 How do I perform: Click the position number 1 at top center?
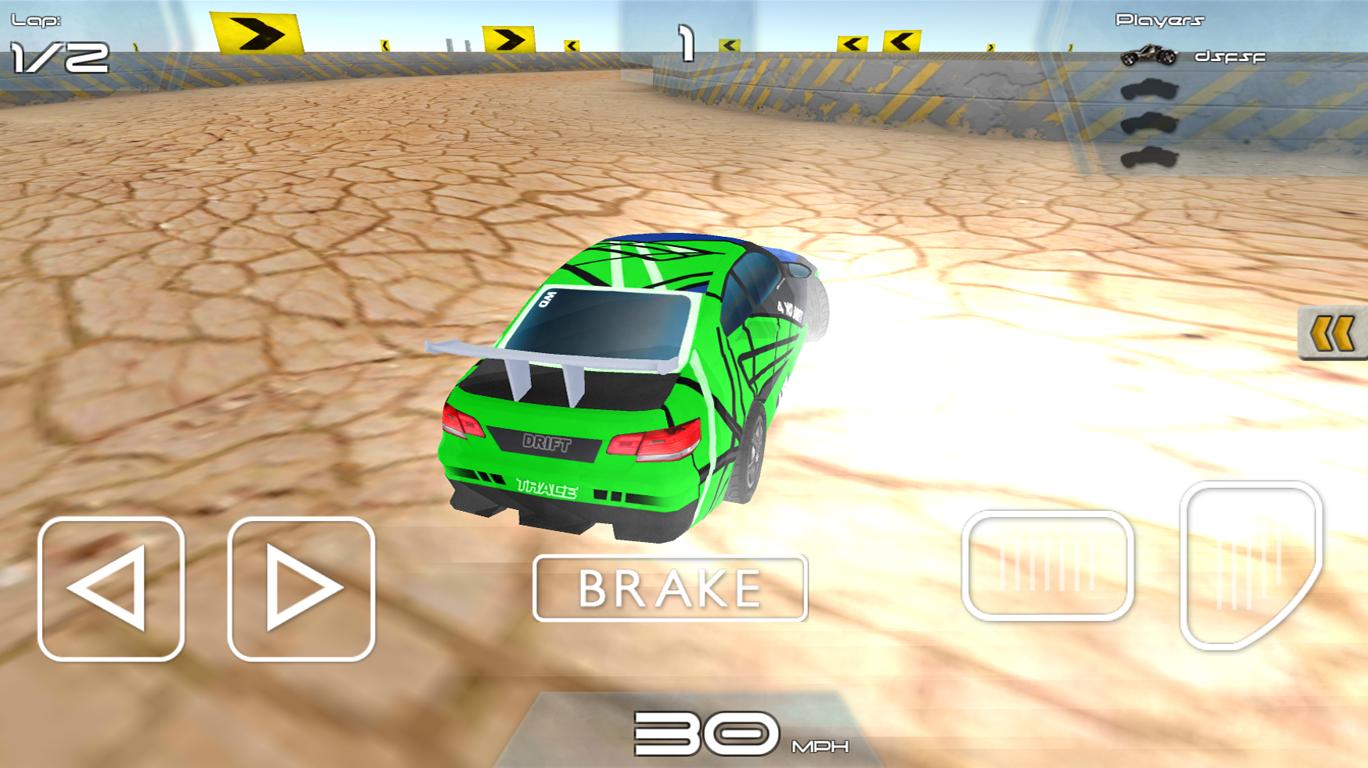click(686, 40)
